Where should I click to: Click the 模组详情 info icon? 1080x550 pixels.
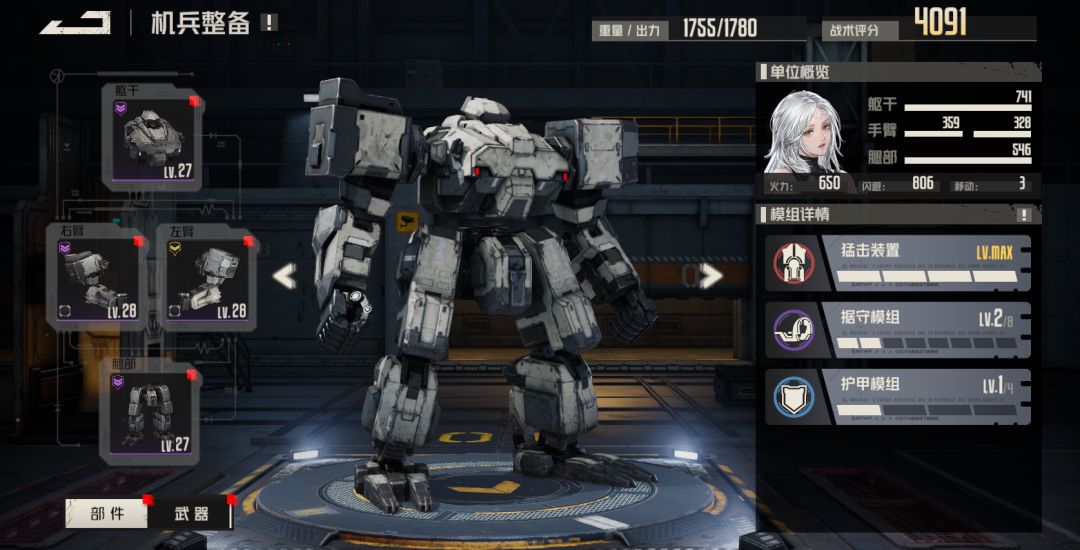click(1024, 214)
